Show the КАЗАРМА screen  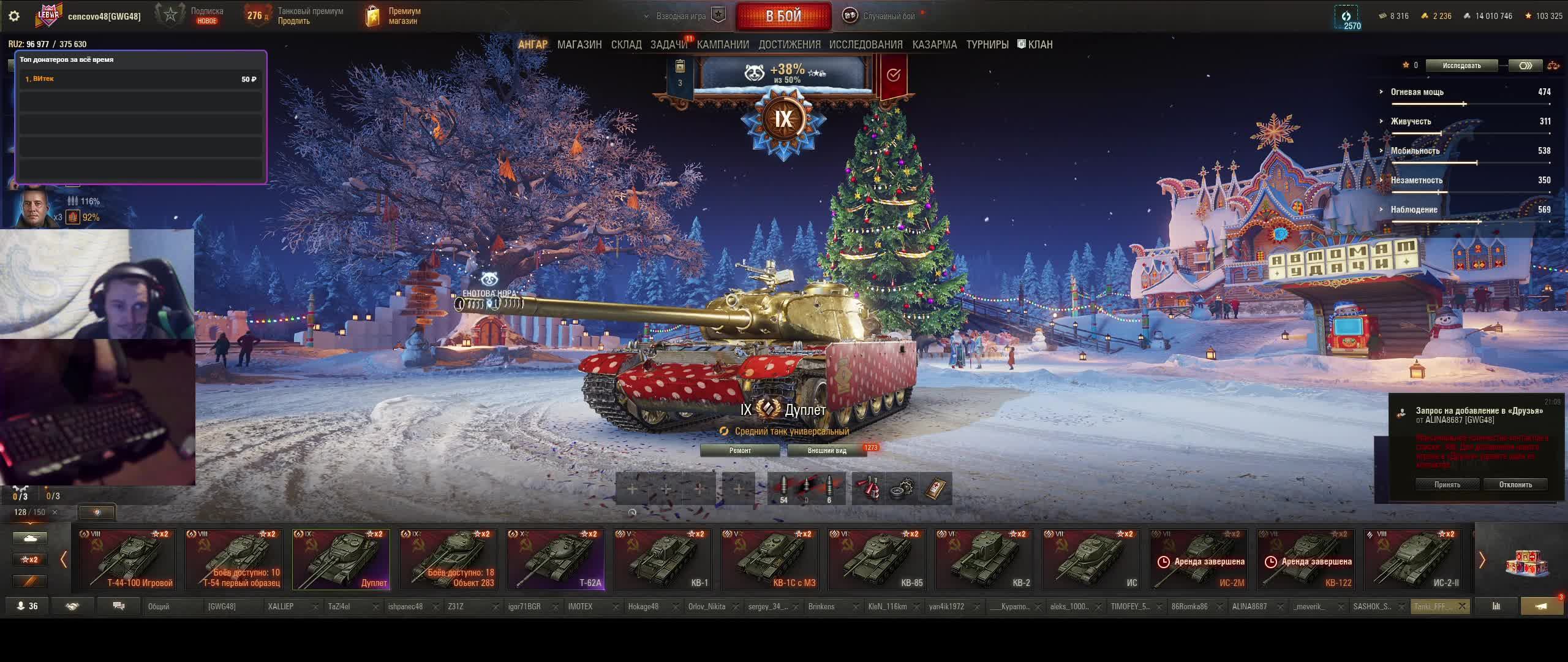pyautogui.click(x=934, y=45)
